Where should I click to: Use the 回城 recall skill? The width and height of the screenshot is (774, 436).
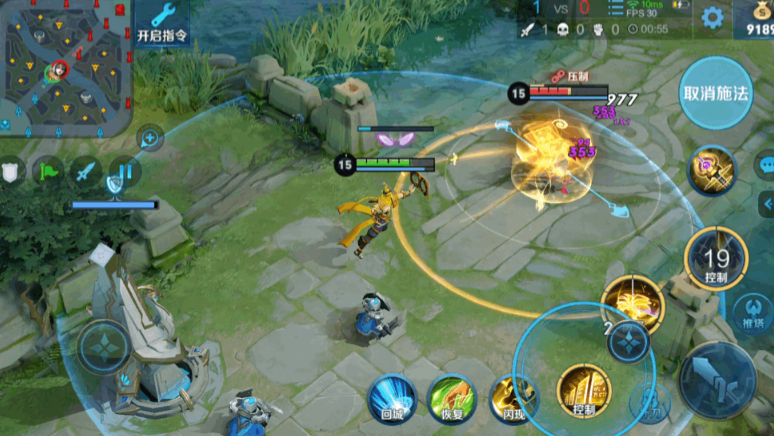click(x=391, y=399)
